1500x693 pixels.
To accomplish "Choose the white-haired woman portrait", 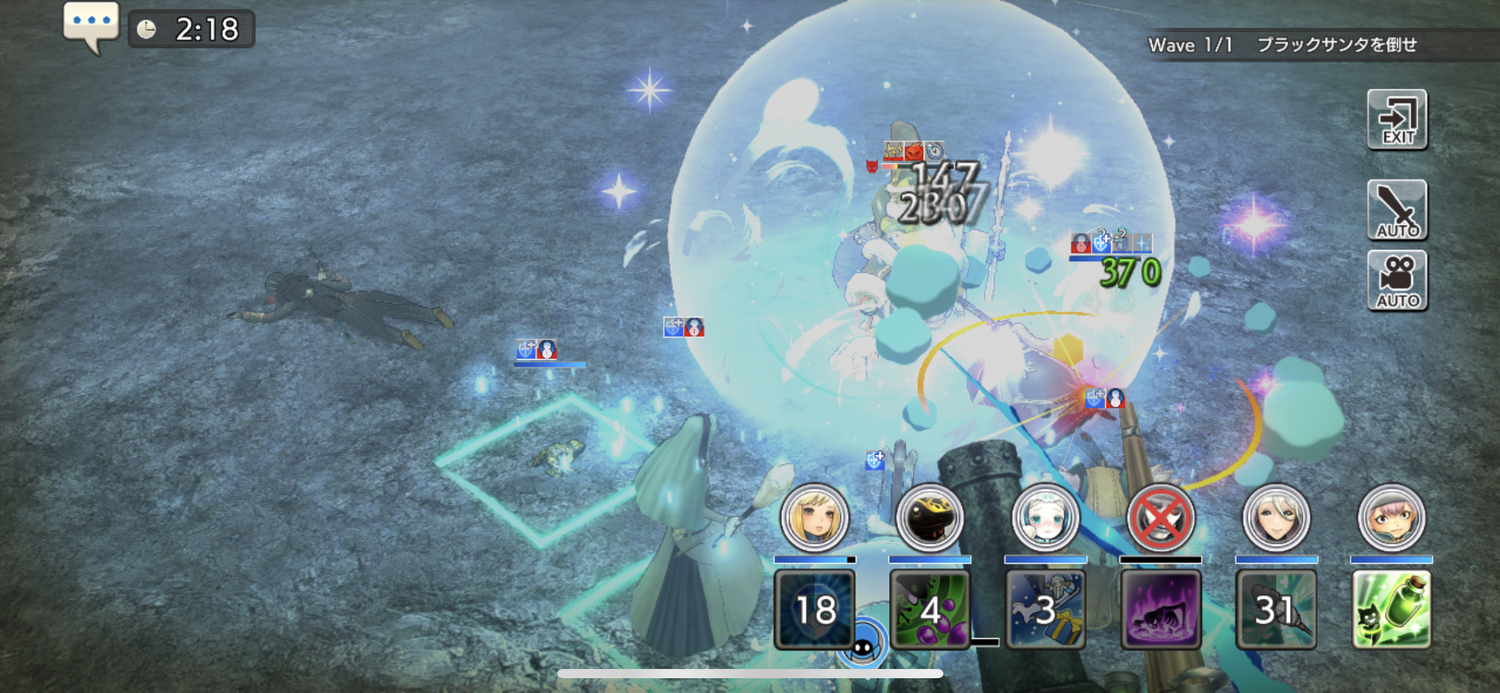I will tap(1276, 519).
